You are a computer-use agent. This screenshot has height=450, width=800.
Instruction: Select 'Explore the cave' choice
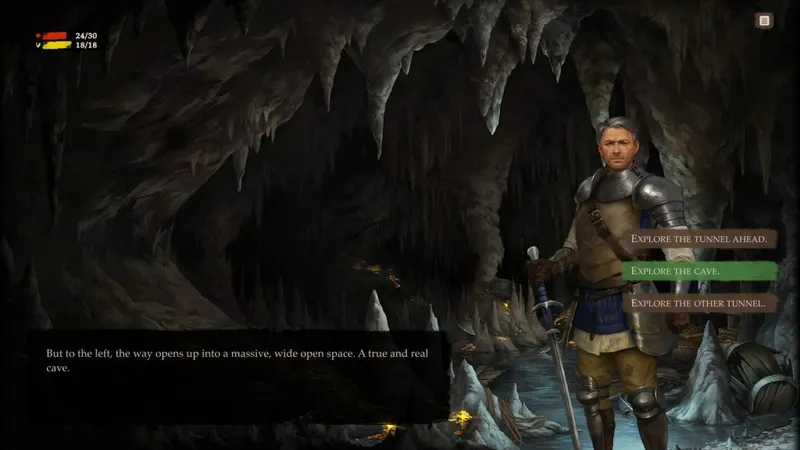point(699,271)
